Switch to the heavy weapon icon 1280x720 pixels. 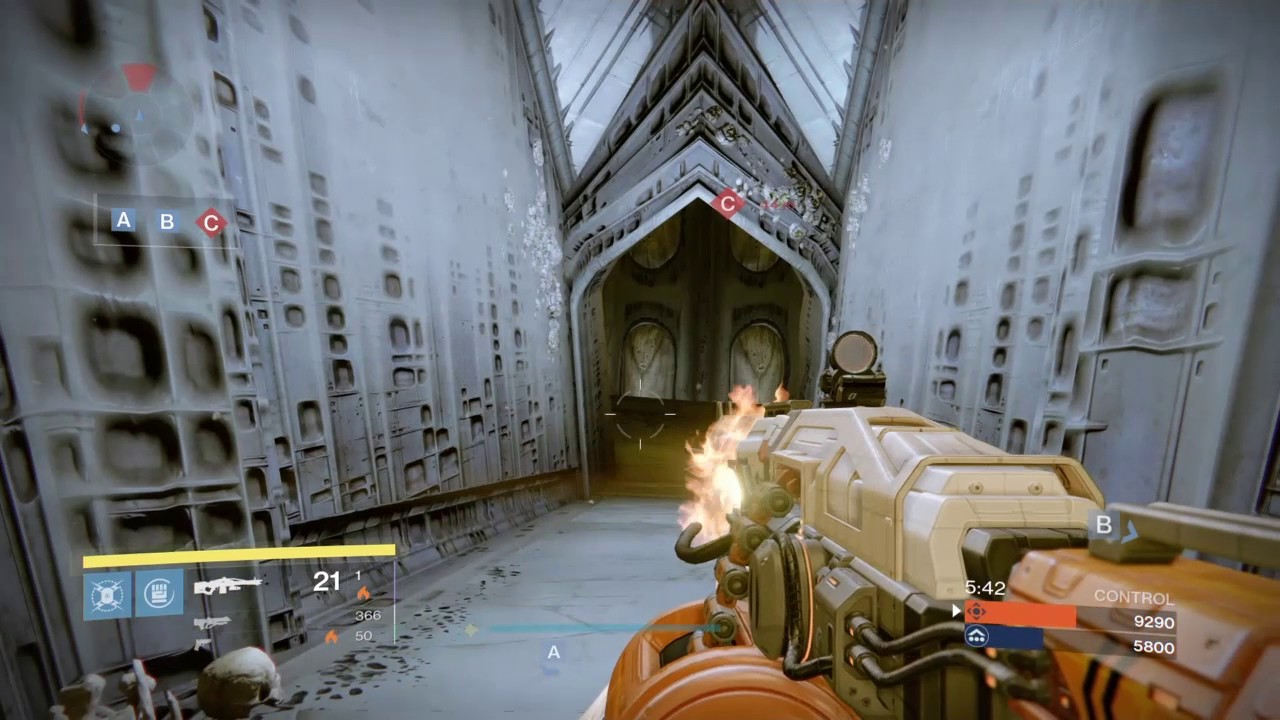pyautogui.click(x=203, y=643)
